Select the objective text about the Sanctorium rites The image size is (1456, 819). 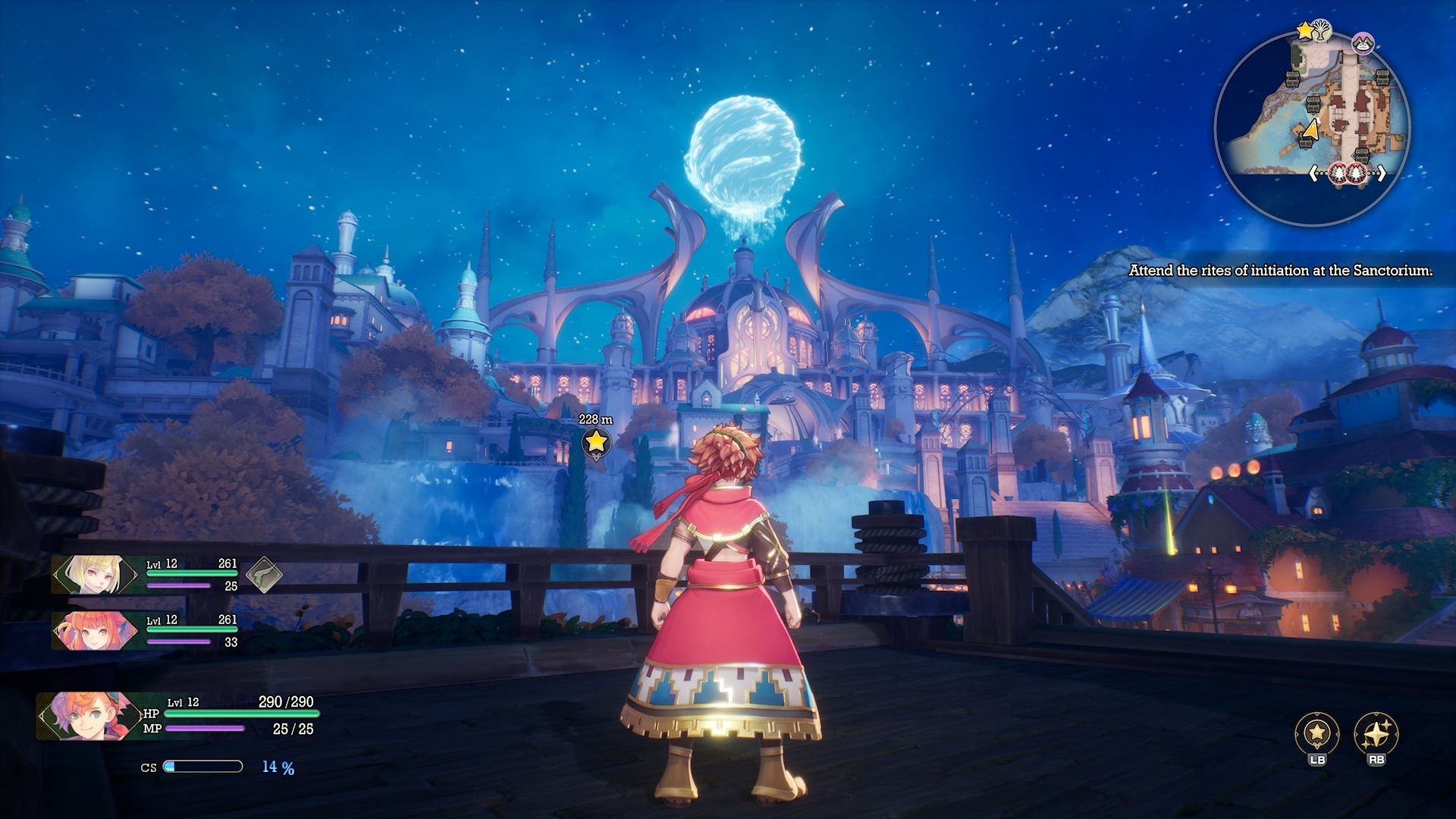(1280, 270)
